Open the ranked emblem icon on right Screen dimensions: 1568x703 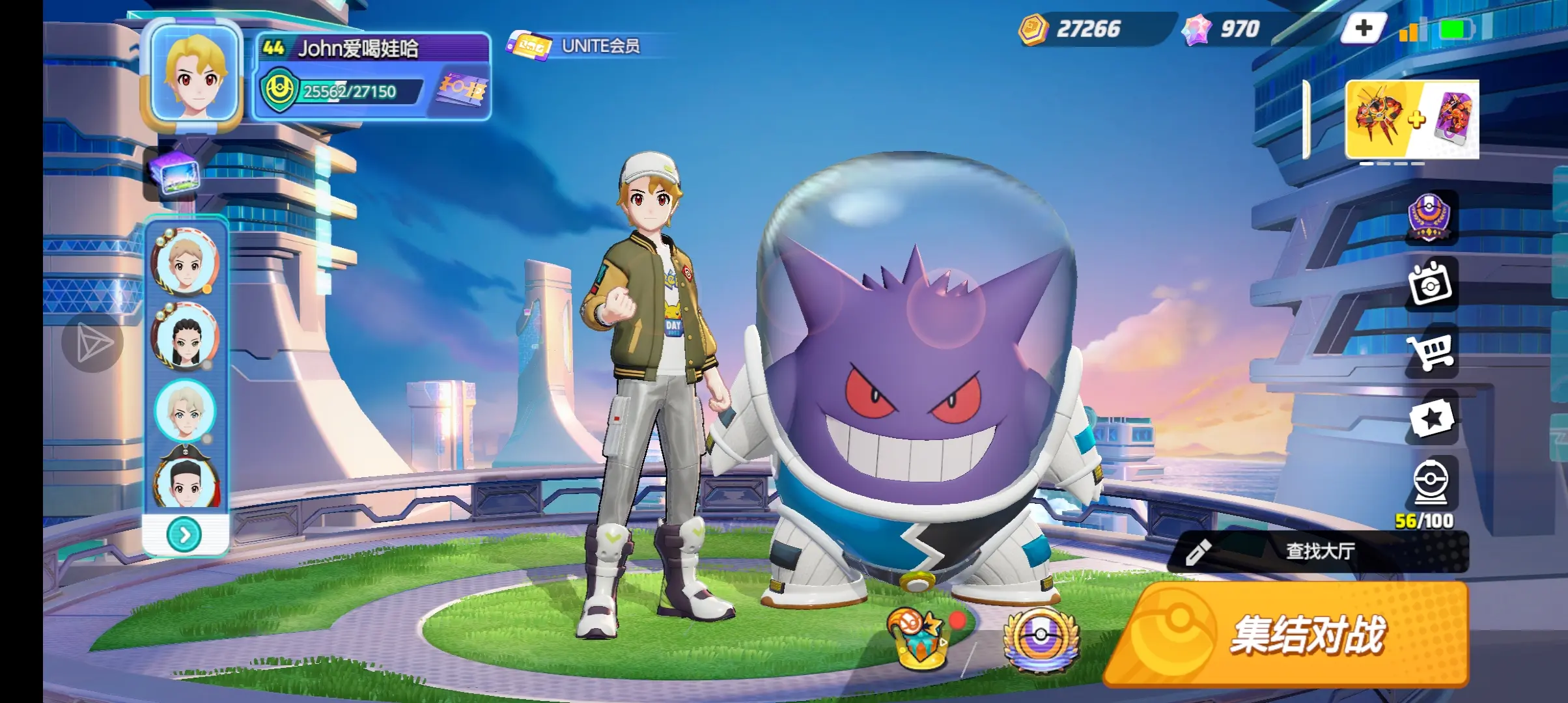1430,218
